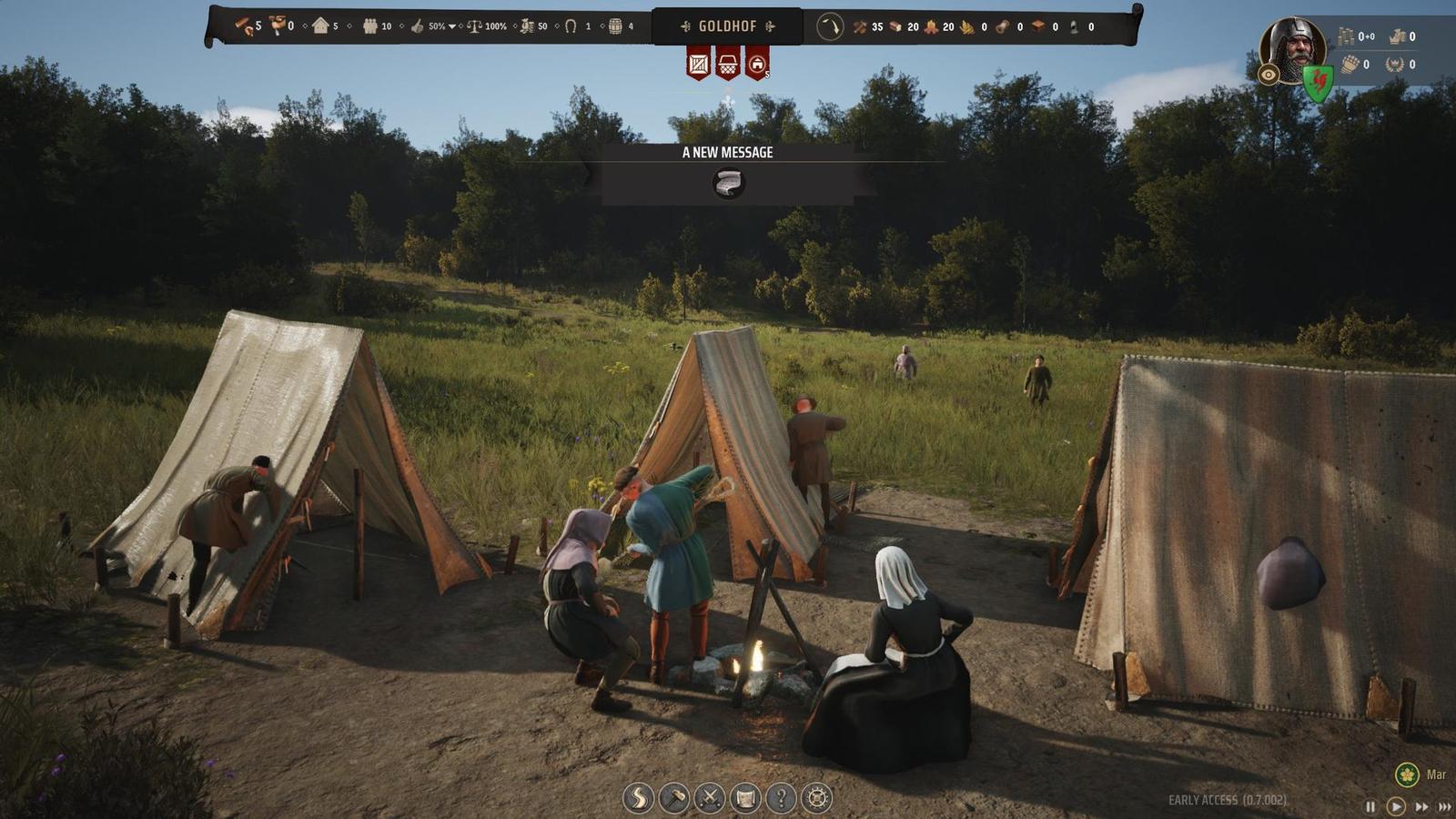Screen dimensions: 1456x819
Task: Toggle the eye overview button beside the portrait
Action: (1269, 75)
